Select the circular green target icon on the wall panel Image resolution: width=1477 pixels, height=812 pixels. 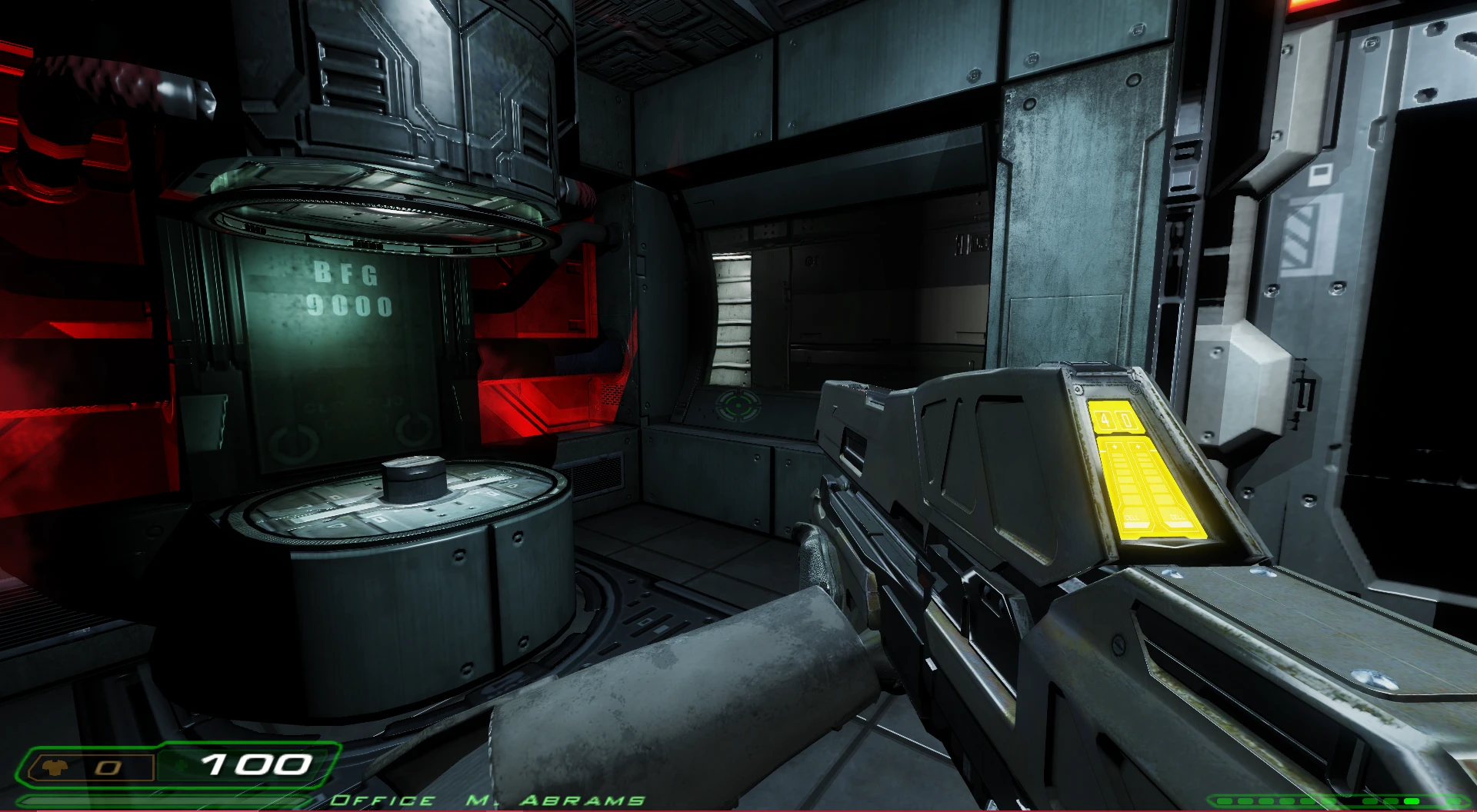[738, 405]
